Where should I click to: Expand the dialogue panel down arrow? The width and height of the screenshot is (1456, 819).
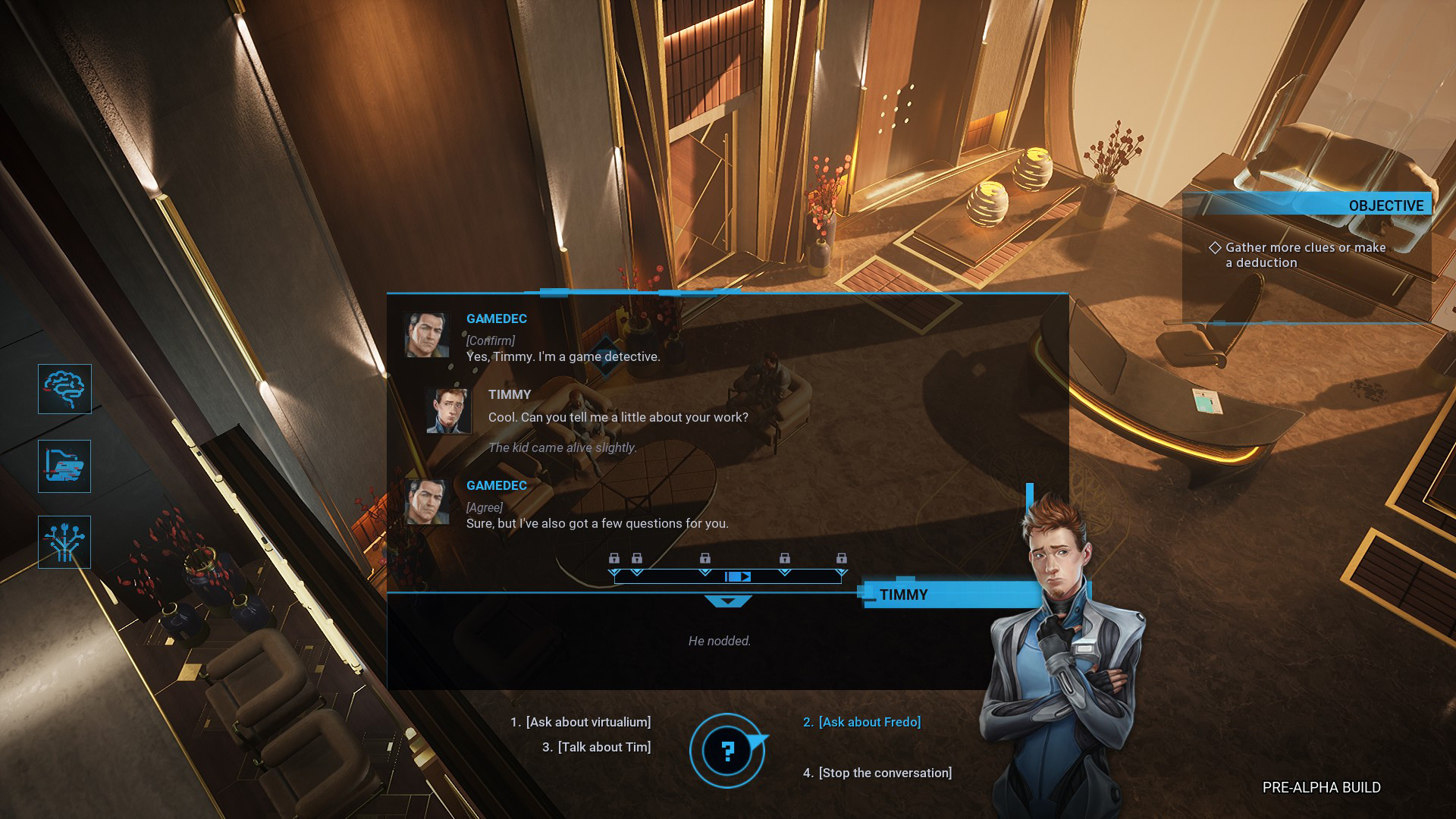[728, 601]
